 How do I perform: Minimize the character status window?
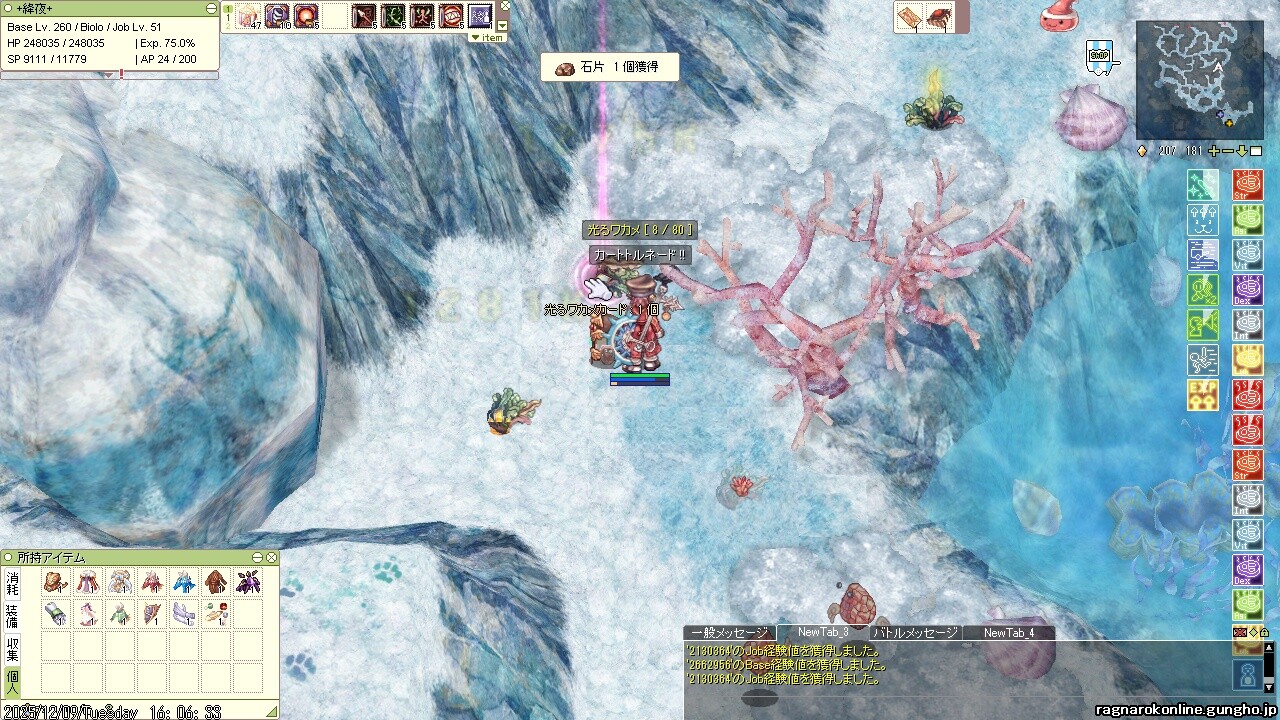(x=211, y=8)
